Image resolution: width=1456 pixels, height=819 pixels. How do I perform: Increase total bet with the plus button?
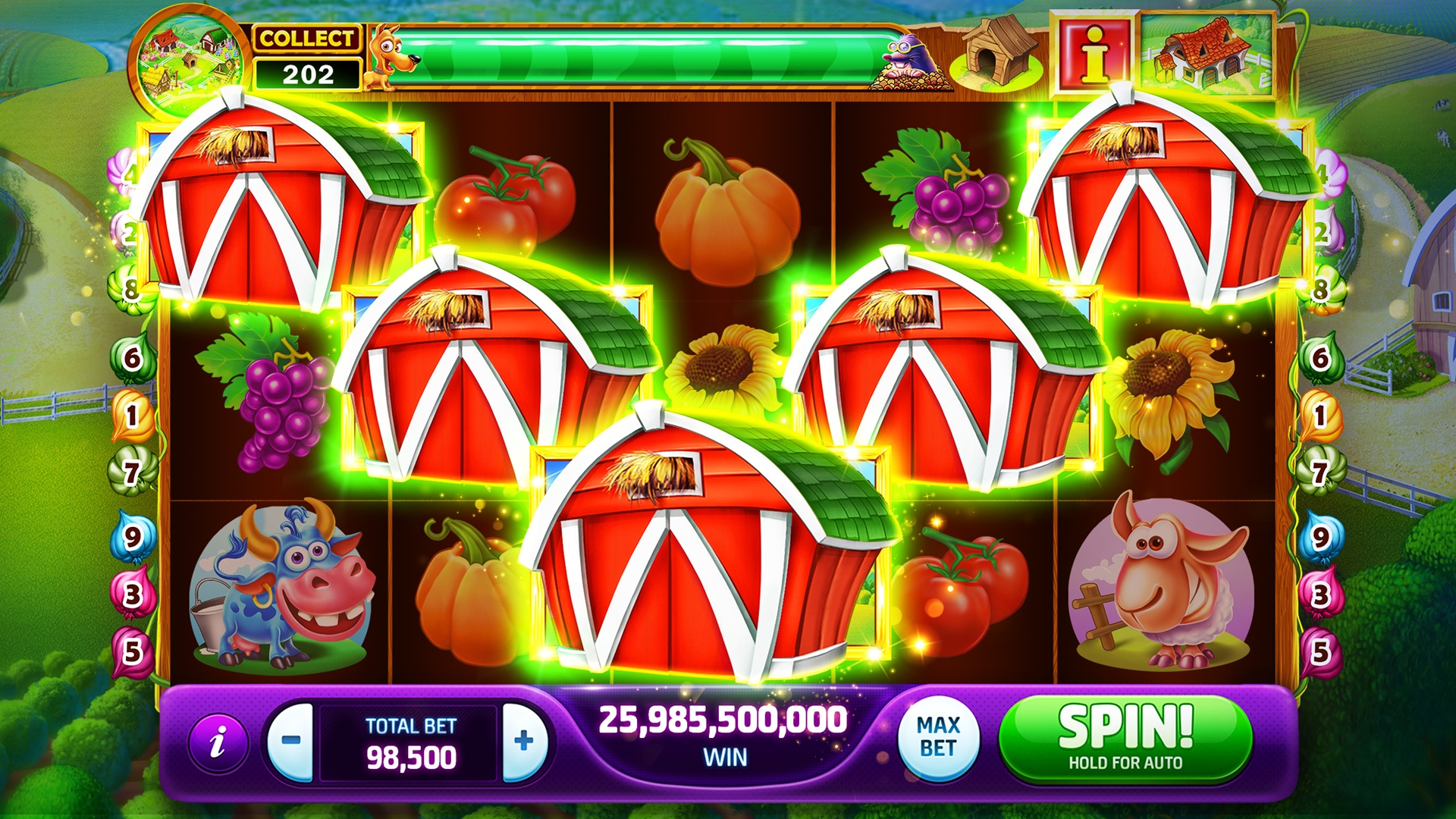pyautogui.click(x=523, y=741)
